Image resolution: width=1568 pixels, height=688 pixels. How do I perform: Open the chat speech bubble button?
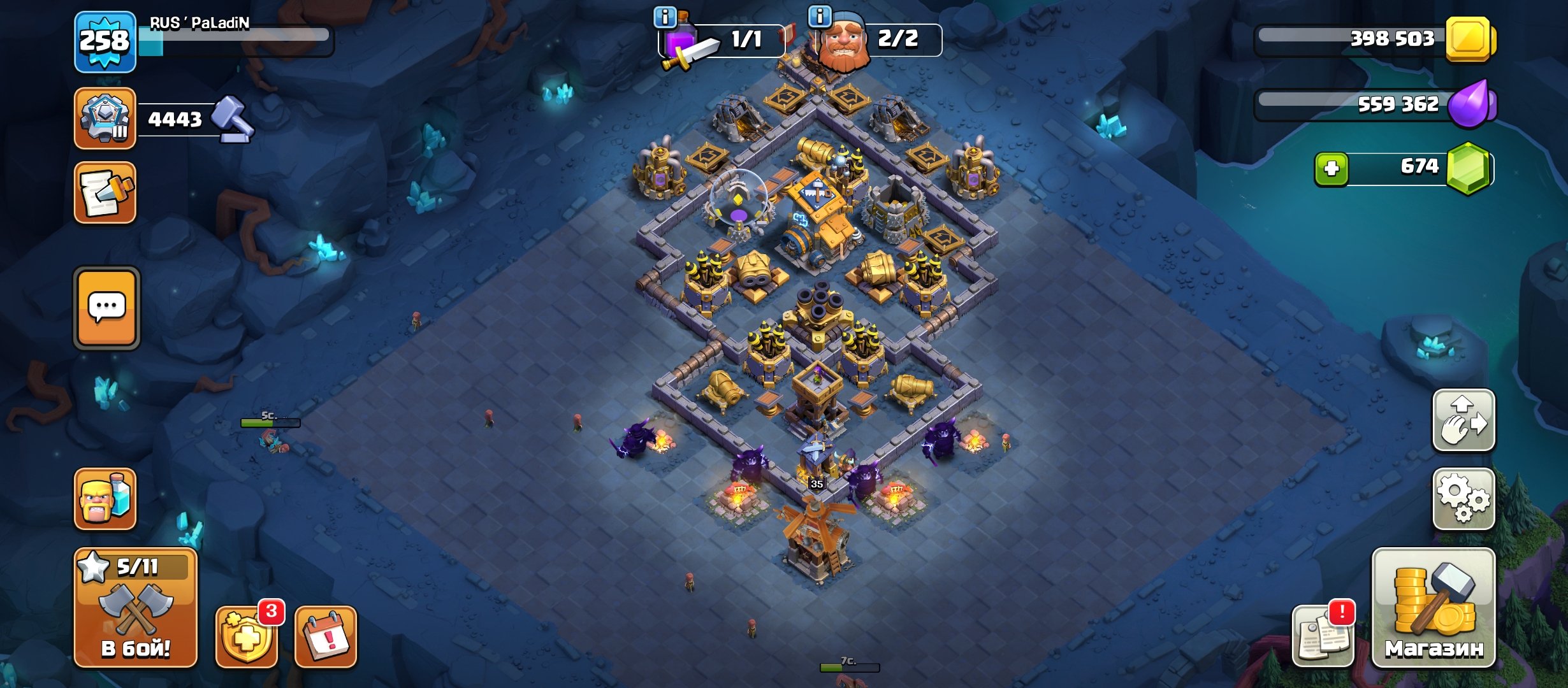[107, 308]
